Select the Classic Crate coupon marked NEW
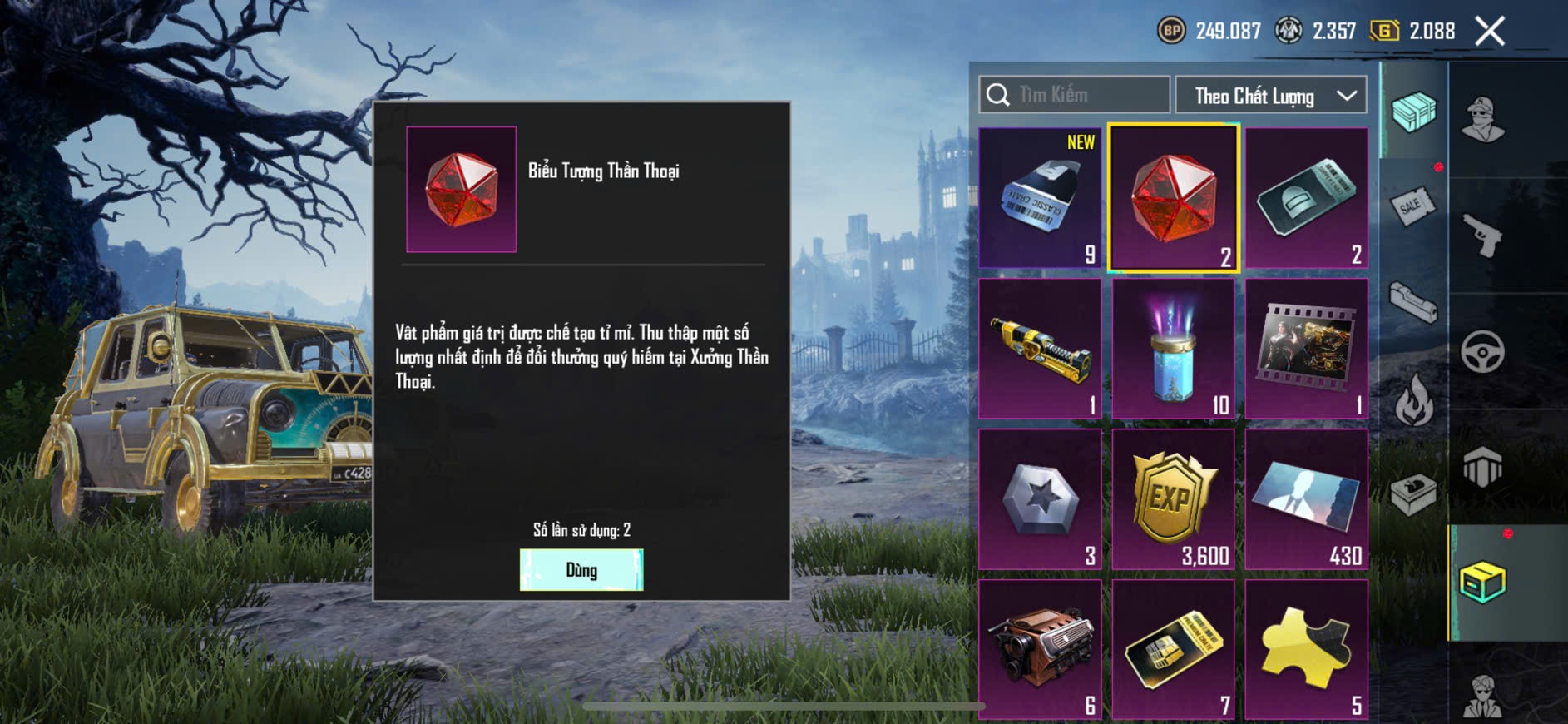1568x724 pixels. [1040, 198]
